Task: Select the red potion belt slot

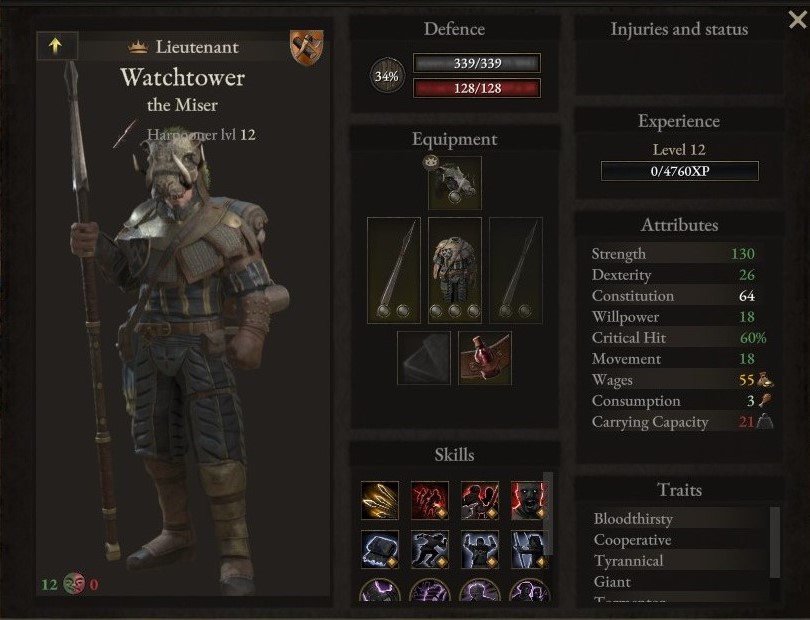Action: (x=485, y=358)
